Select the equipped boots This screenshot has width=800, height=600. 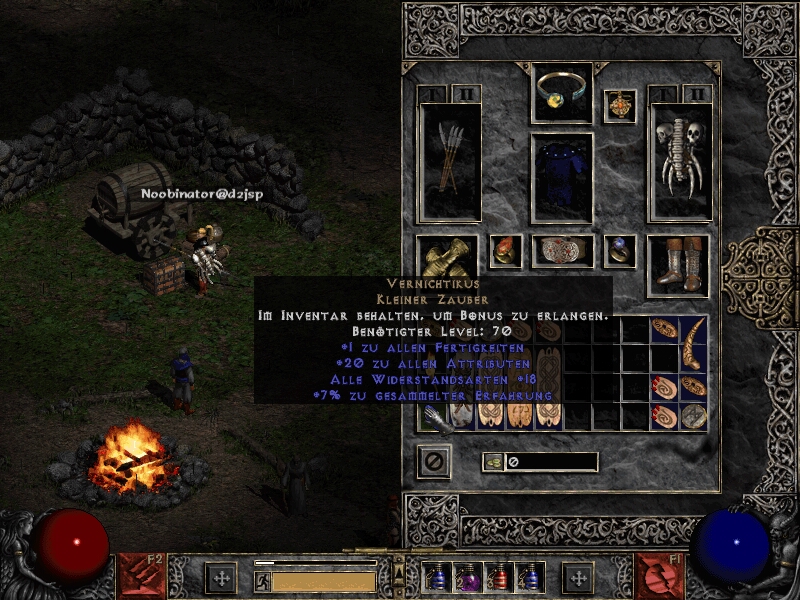(678, 265)
